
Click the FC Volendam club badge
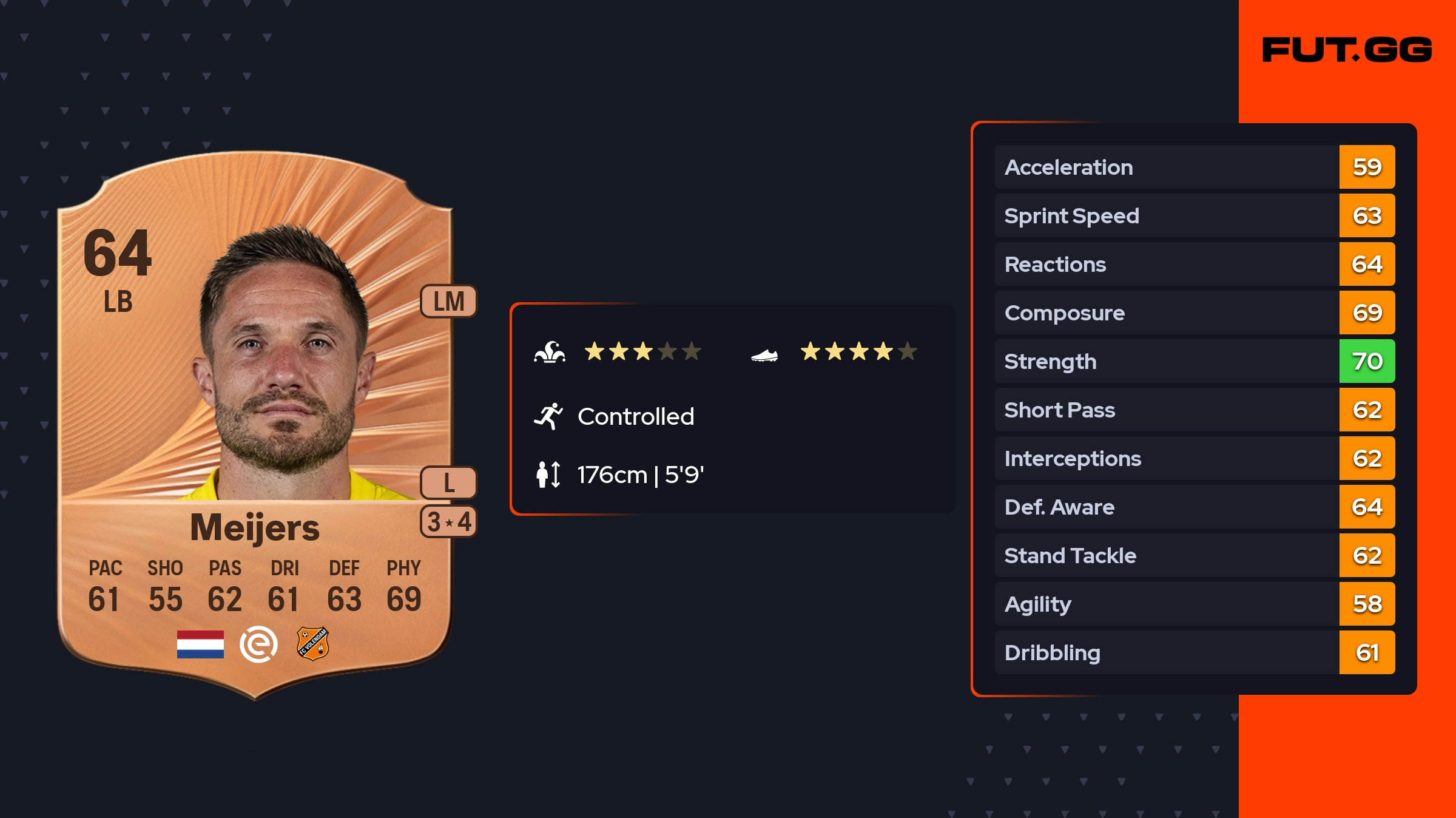(x=312, y=644)
